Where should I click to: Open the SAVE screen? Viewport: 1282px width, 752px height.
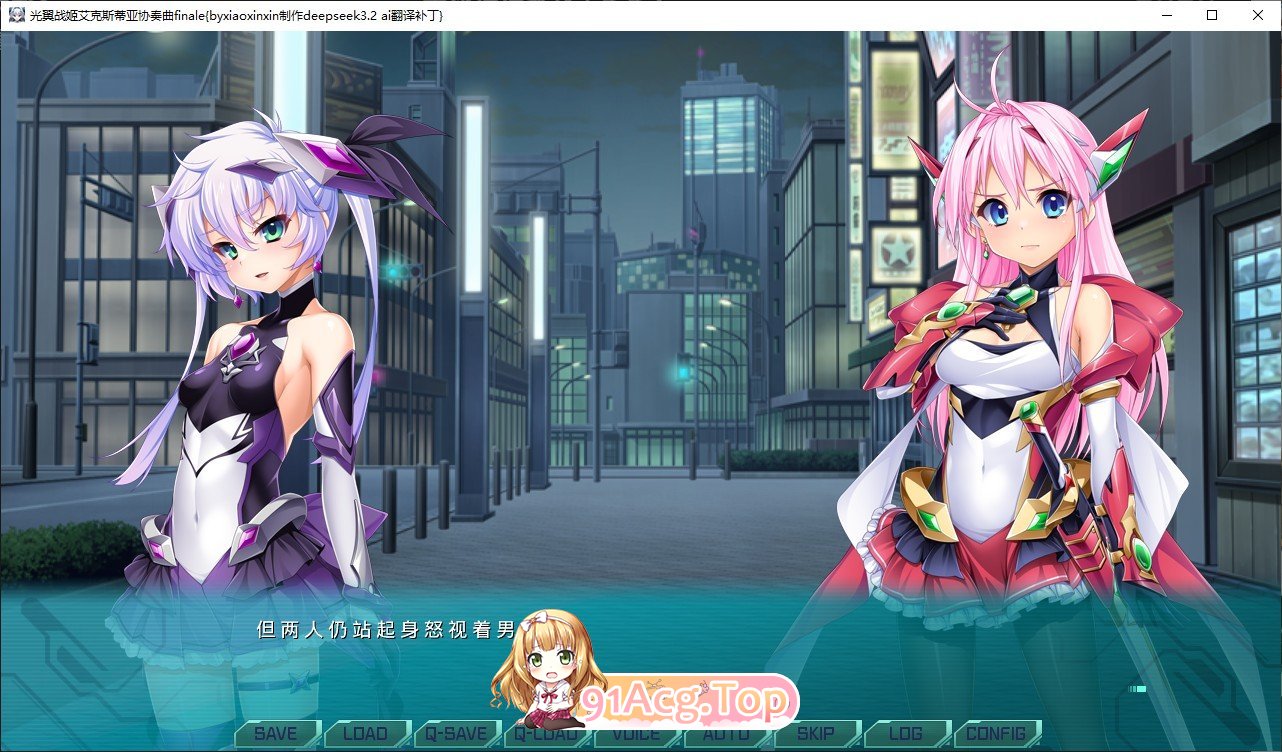pos(277,733)
